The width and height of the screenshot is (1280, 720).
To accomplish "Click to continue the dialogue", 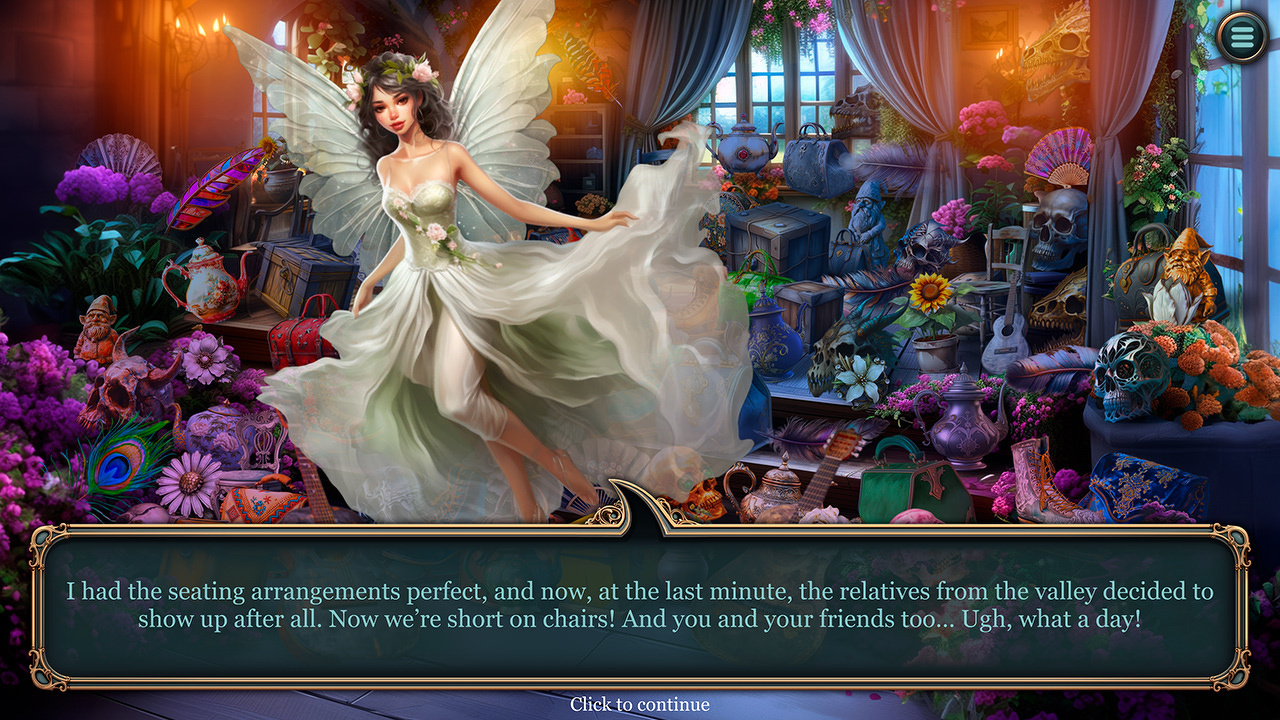I will (x=640, y=705).
